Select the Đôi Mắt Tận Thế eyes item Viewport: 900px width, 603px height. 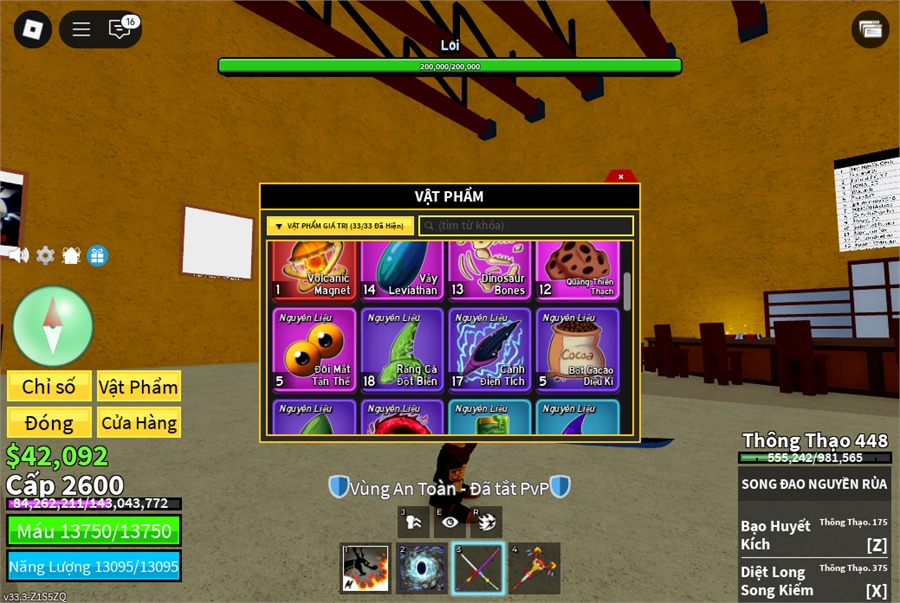[314, 349]
